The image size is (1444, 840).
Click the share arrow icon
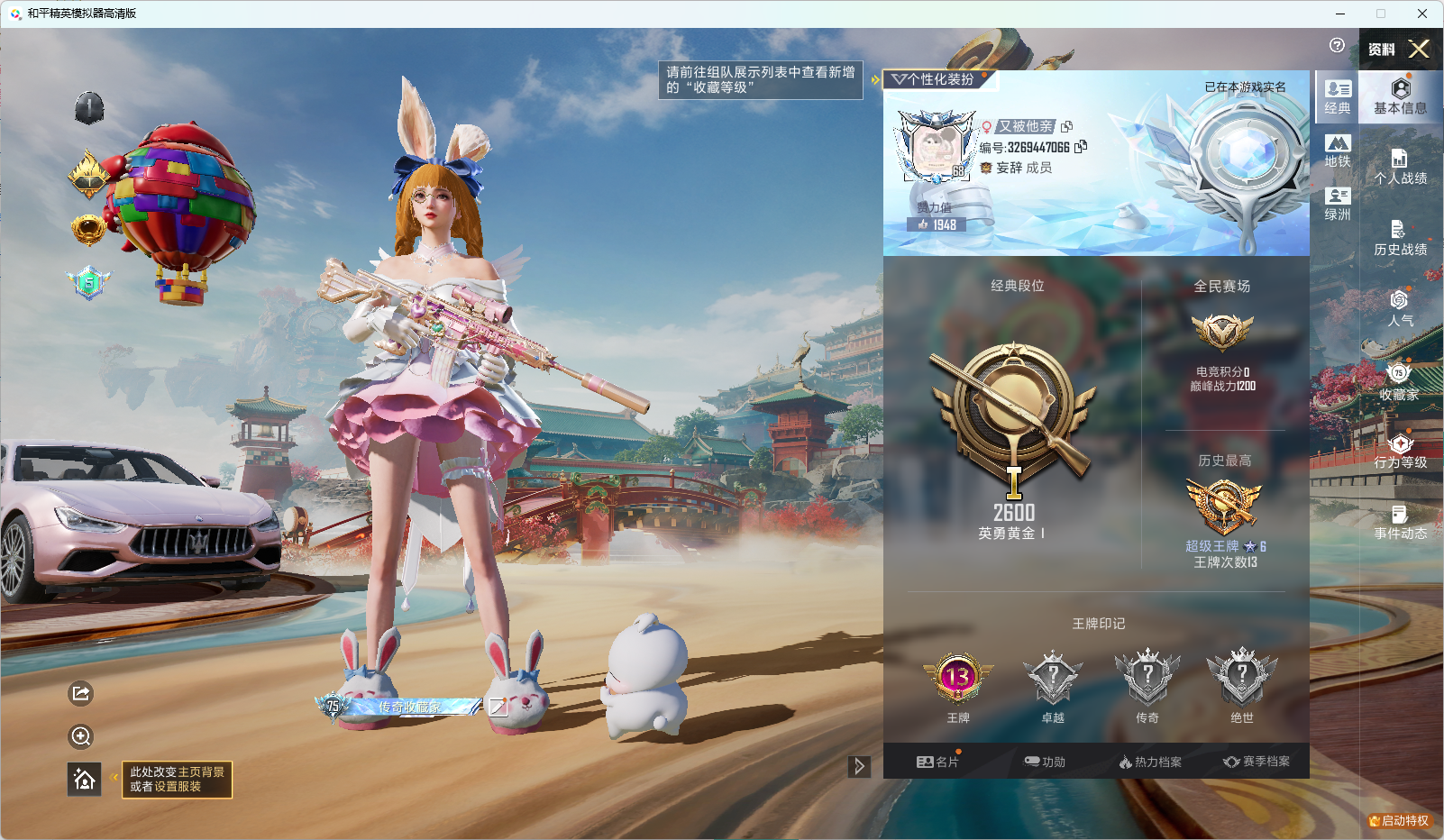[x=81, y=693]
